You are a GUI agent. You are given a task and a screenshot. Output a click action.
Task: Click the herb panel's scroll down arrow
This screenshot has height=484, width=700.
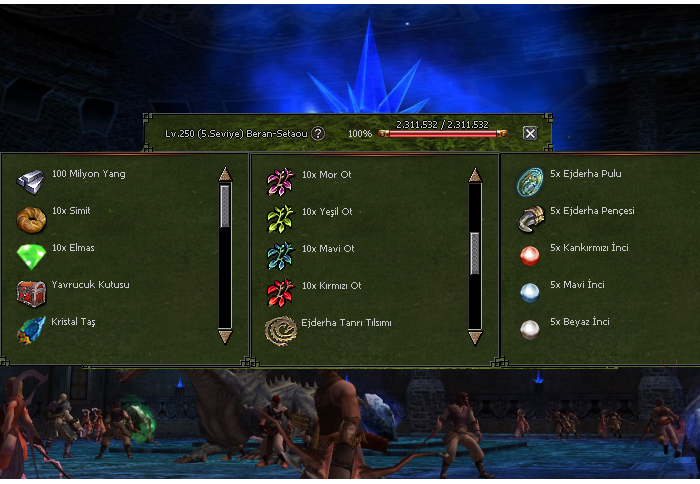coord(475,337)
